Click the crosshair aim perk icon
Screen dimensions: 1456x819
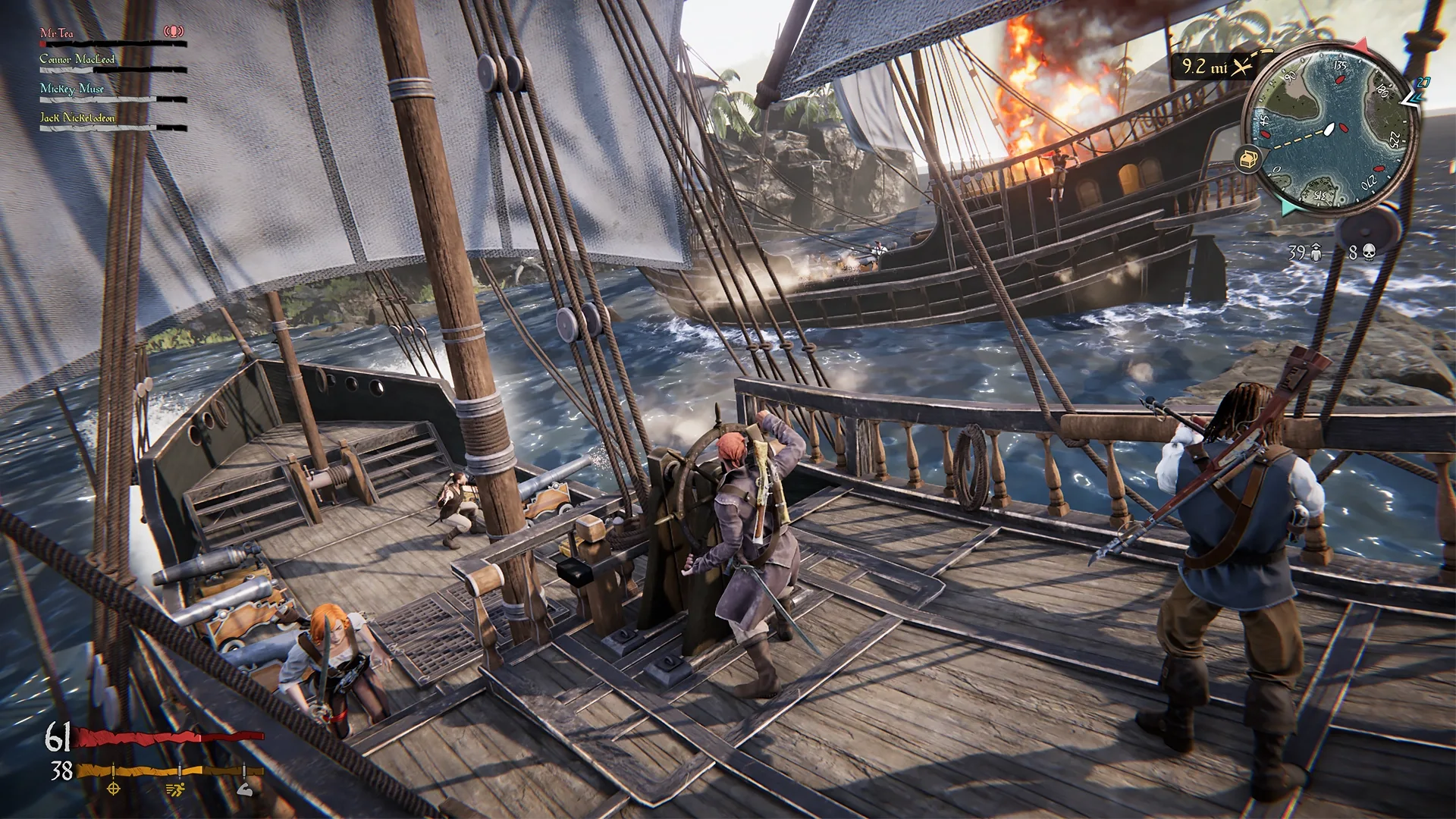click(x=114, y=789)
